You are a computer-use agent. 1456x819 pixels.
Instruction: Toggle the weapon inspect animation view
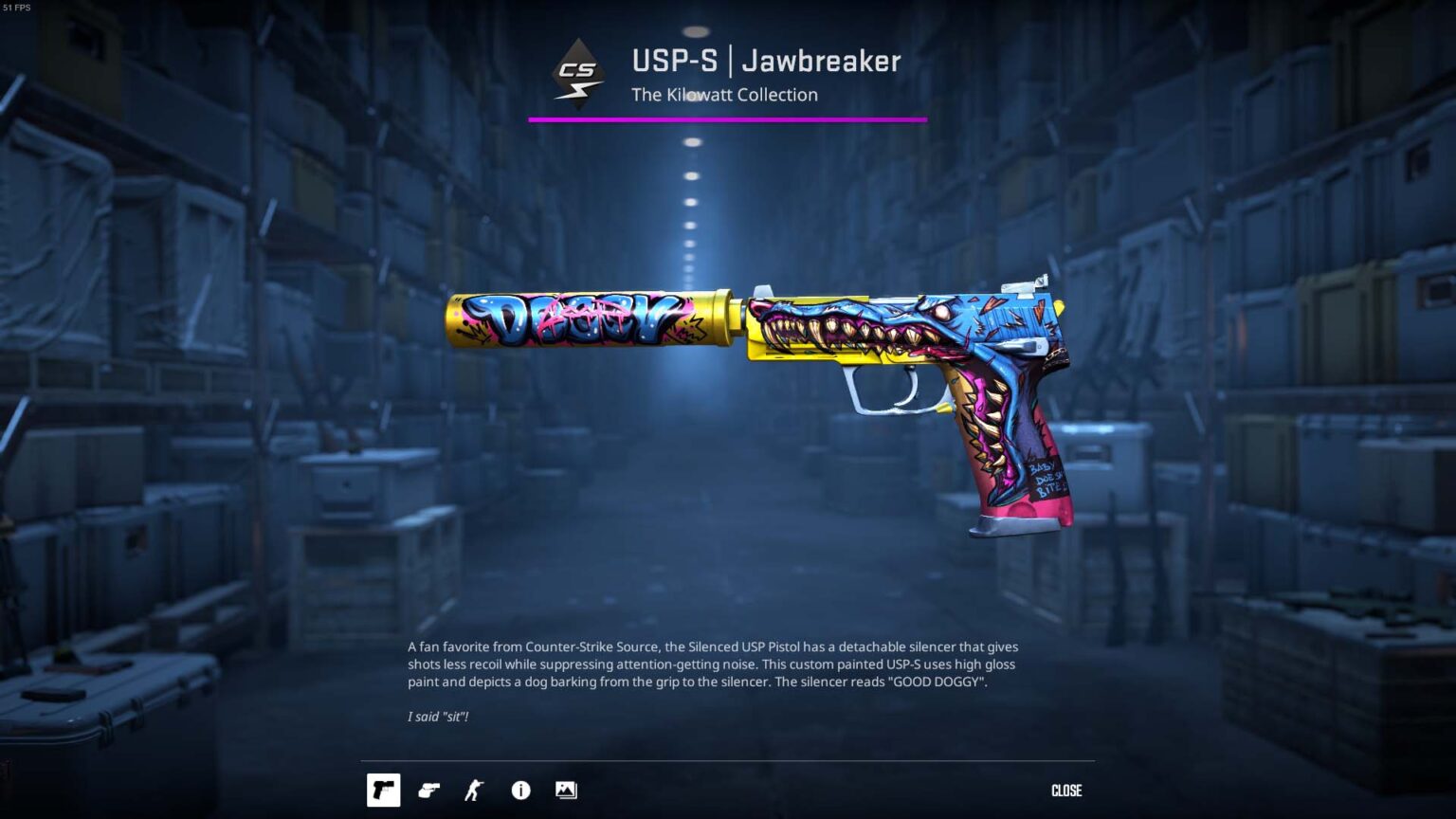[429, 790]
